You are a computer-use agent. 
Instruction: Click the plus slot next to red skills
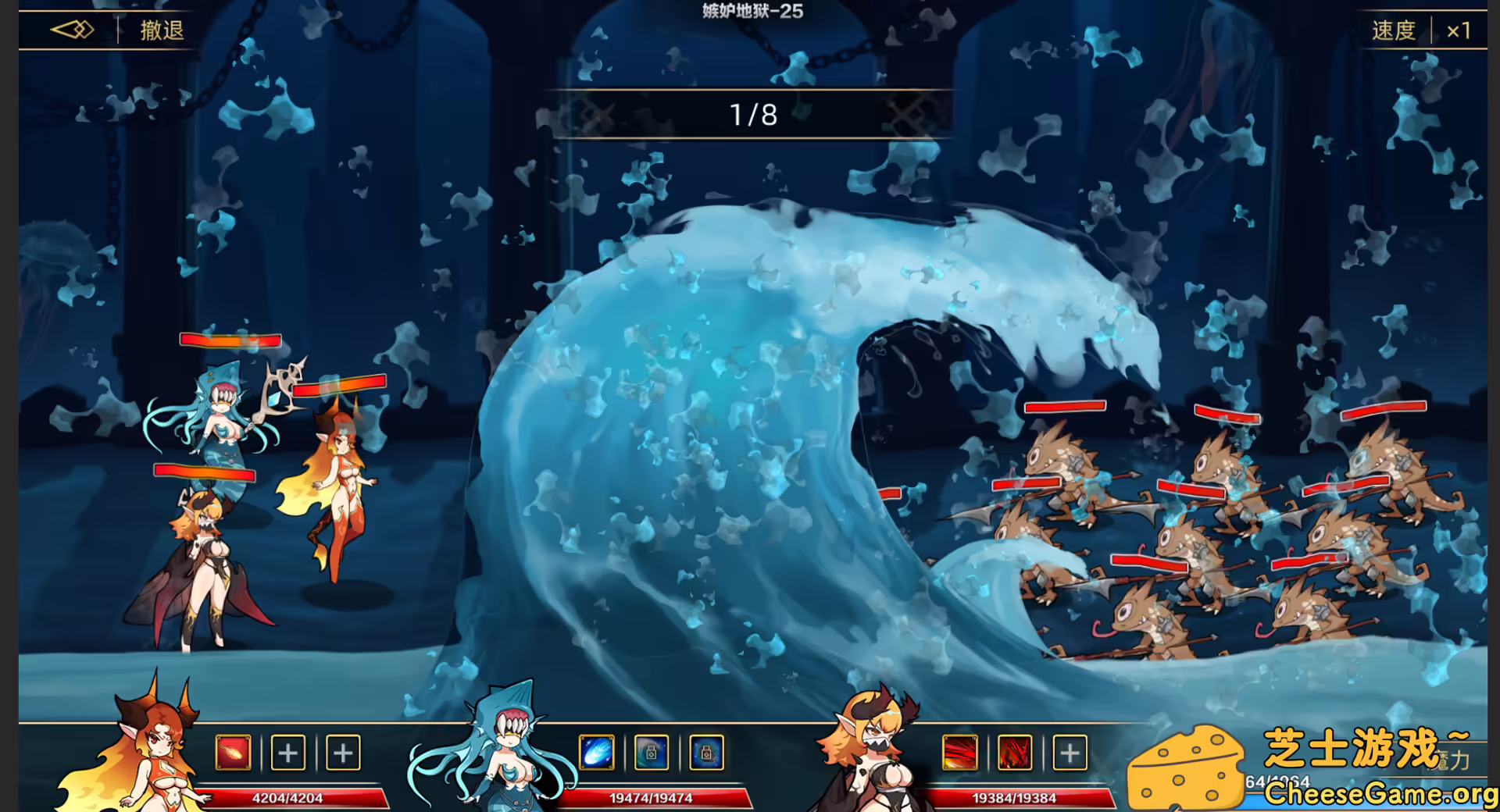click(1069, 753)
